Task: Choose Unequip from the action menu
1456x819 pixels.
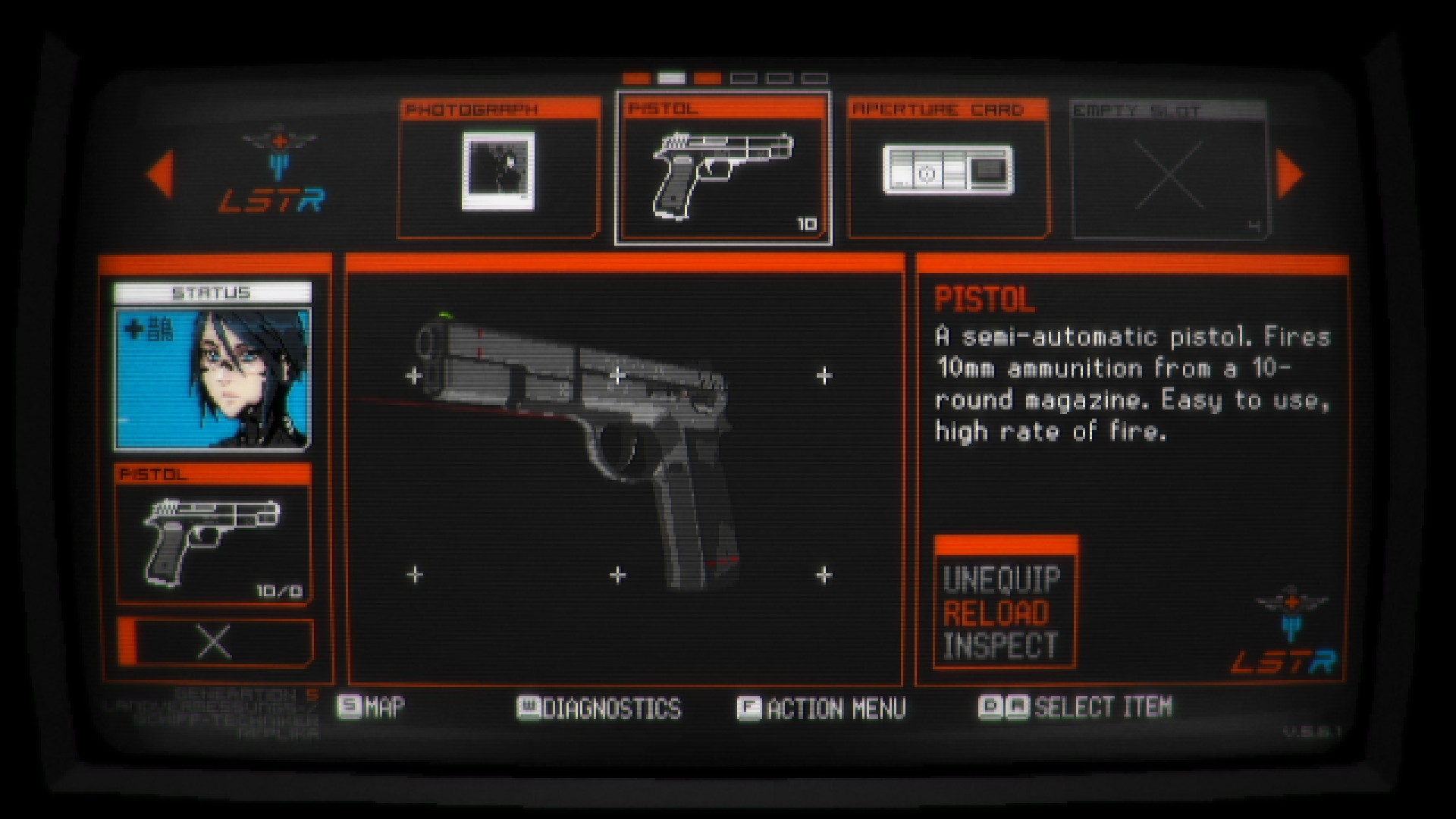Action: [1002, 580]
